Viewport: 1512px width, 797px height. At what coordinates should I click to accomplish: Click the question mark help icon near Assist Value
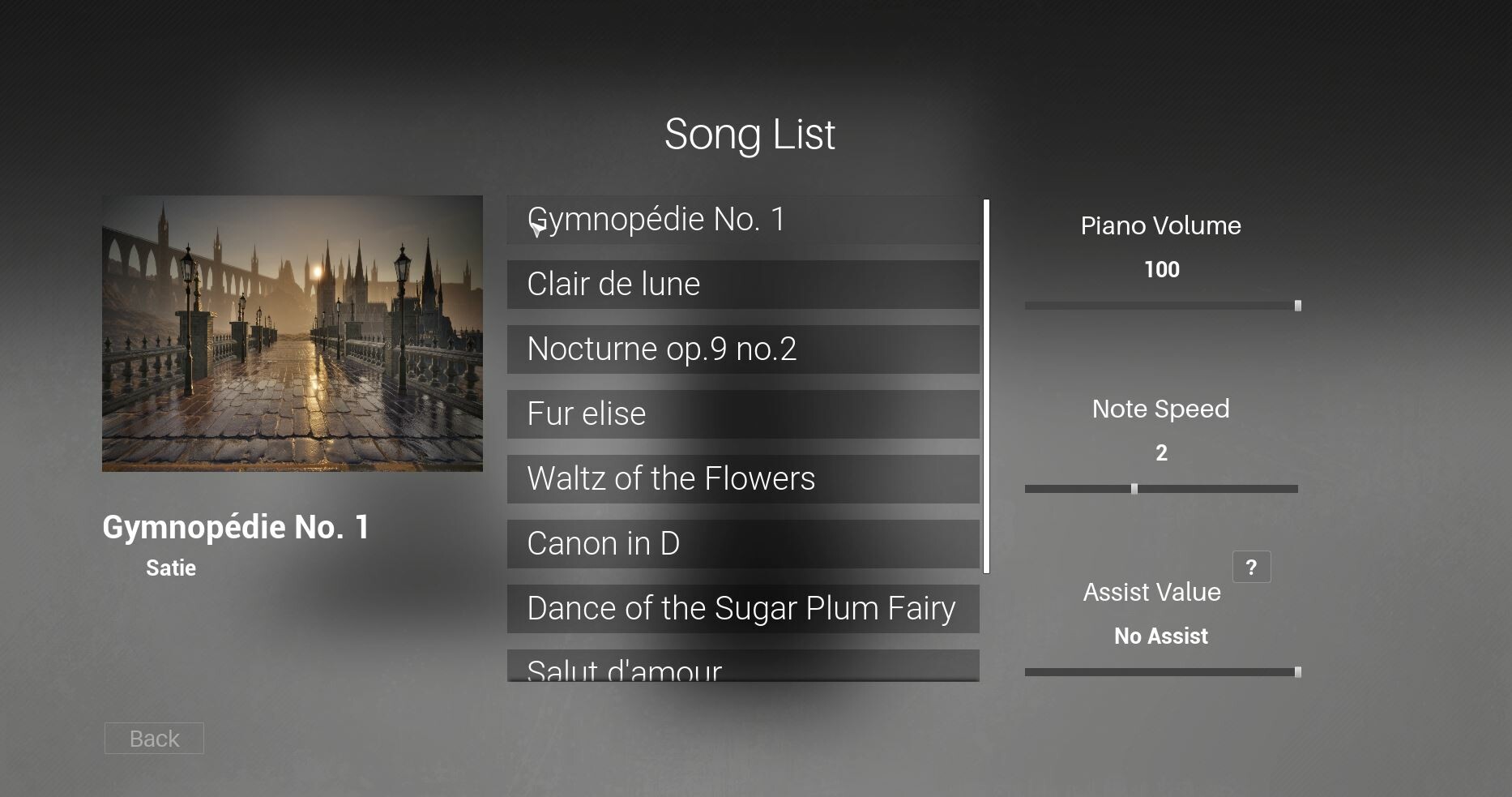tap(1252, 567)
